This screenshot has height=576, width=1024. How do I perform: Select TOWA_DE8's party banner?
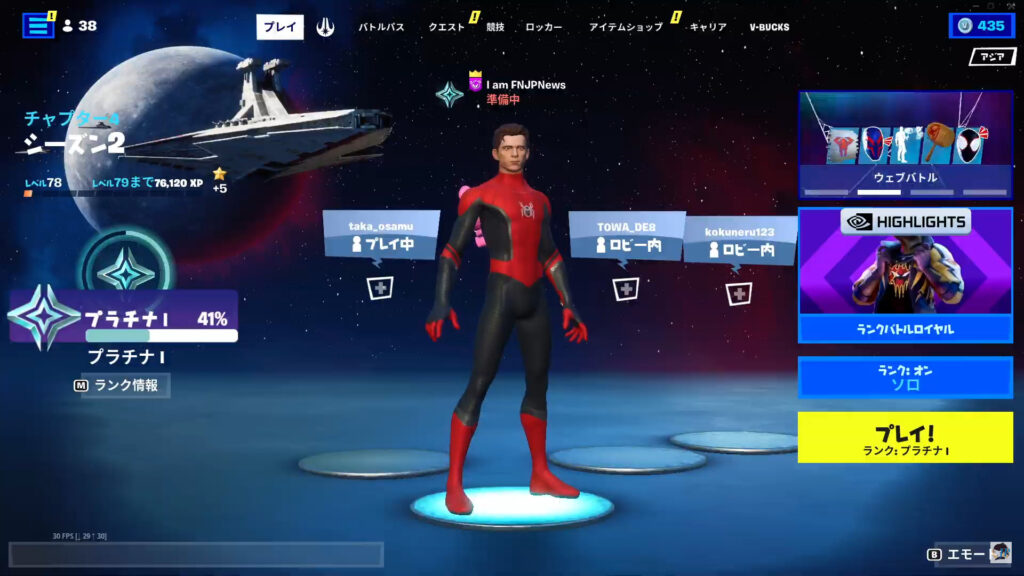coord(625,238)
